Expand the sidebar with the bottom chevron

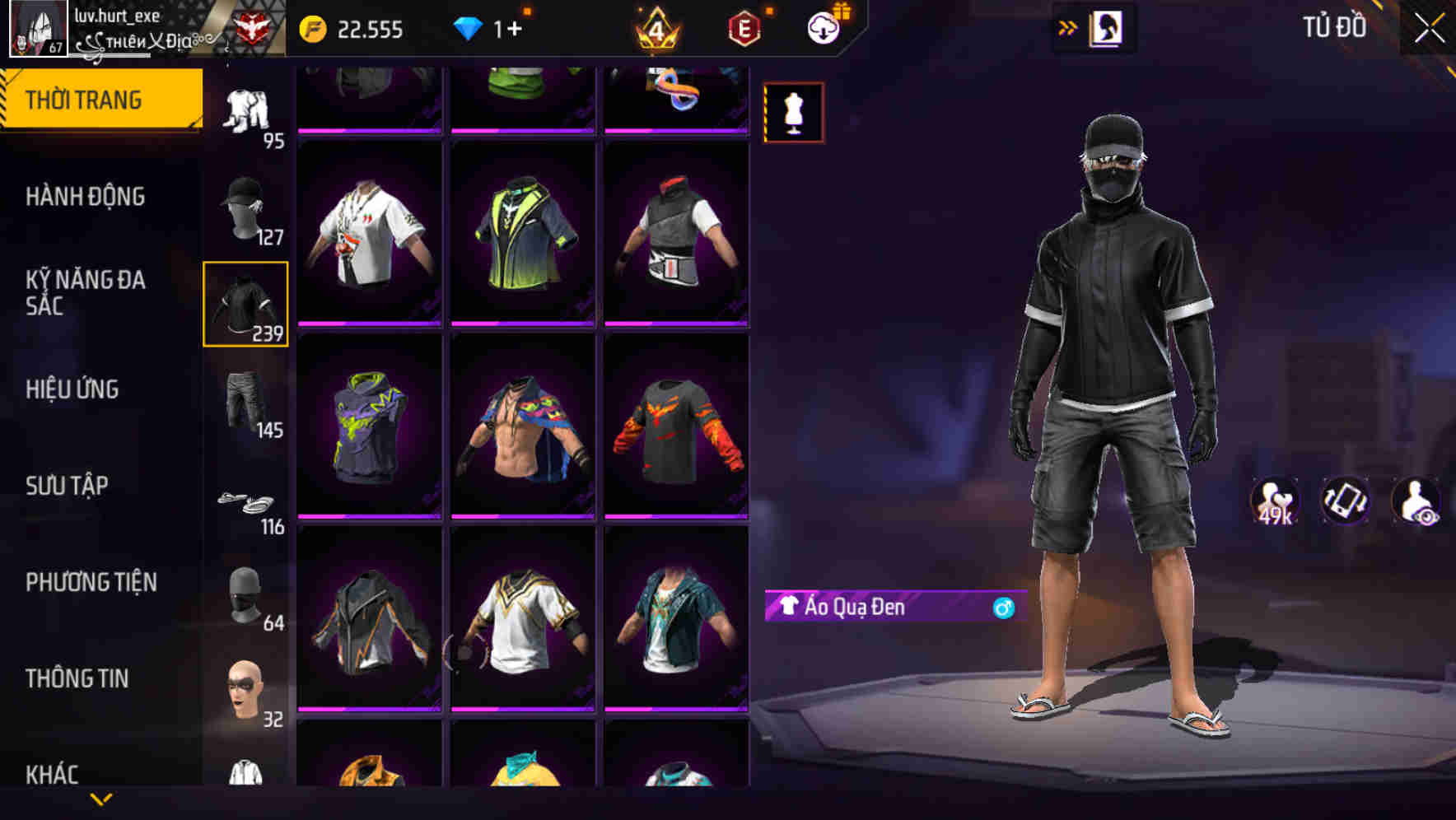(x=101, y=799)
